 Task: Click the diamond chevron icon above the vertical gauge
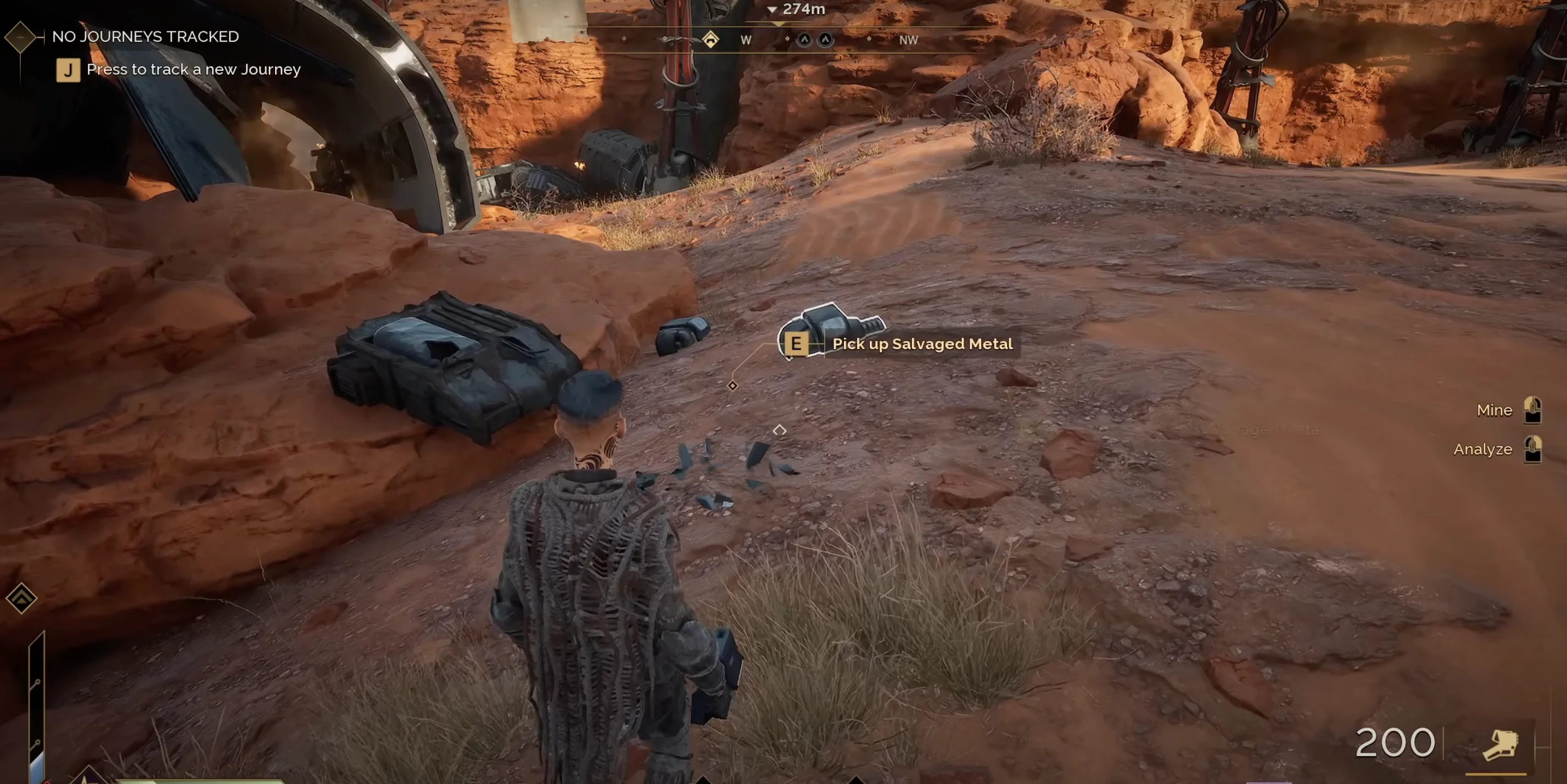tap(21, 598)
